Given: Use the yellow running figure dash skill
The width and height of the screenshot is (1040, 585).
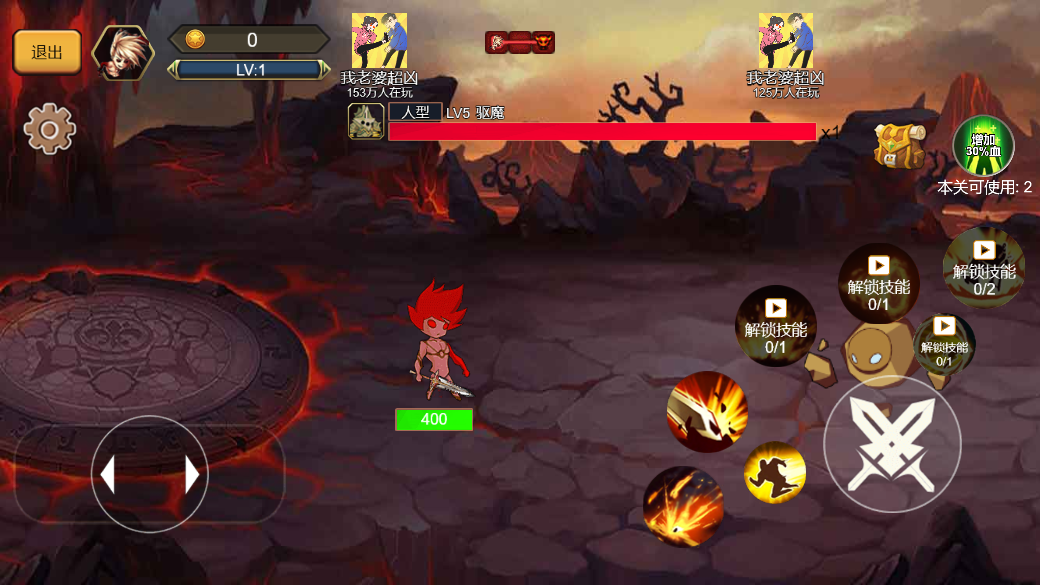Looking at the screenshot, I should [x=775, y=472].
